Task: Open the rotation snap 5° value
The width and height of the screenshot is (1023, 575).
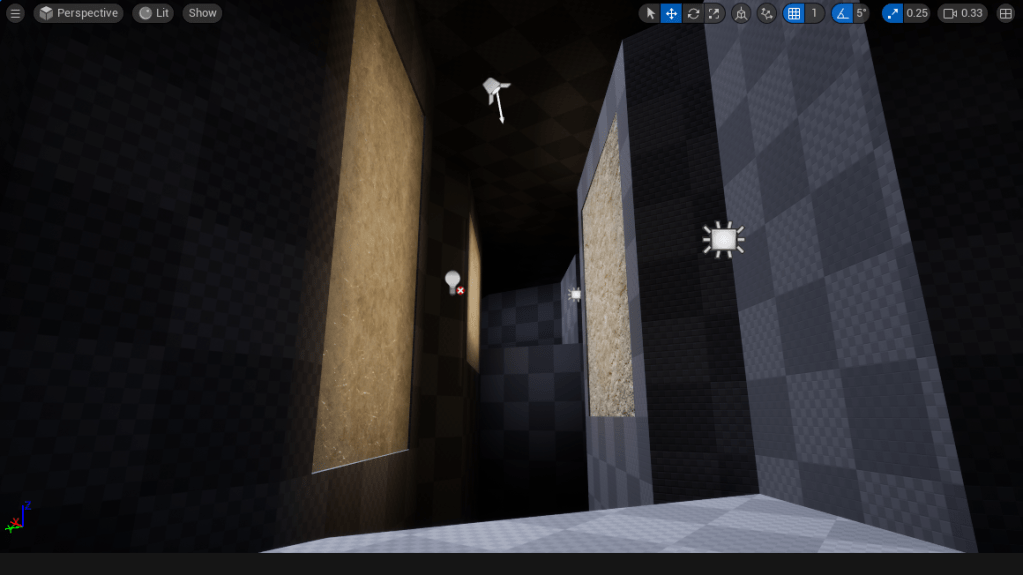Action: (x=861, y=13)
